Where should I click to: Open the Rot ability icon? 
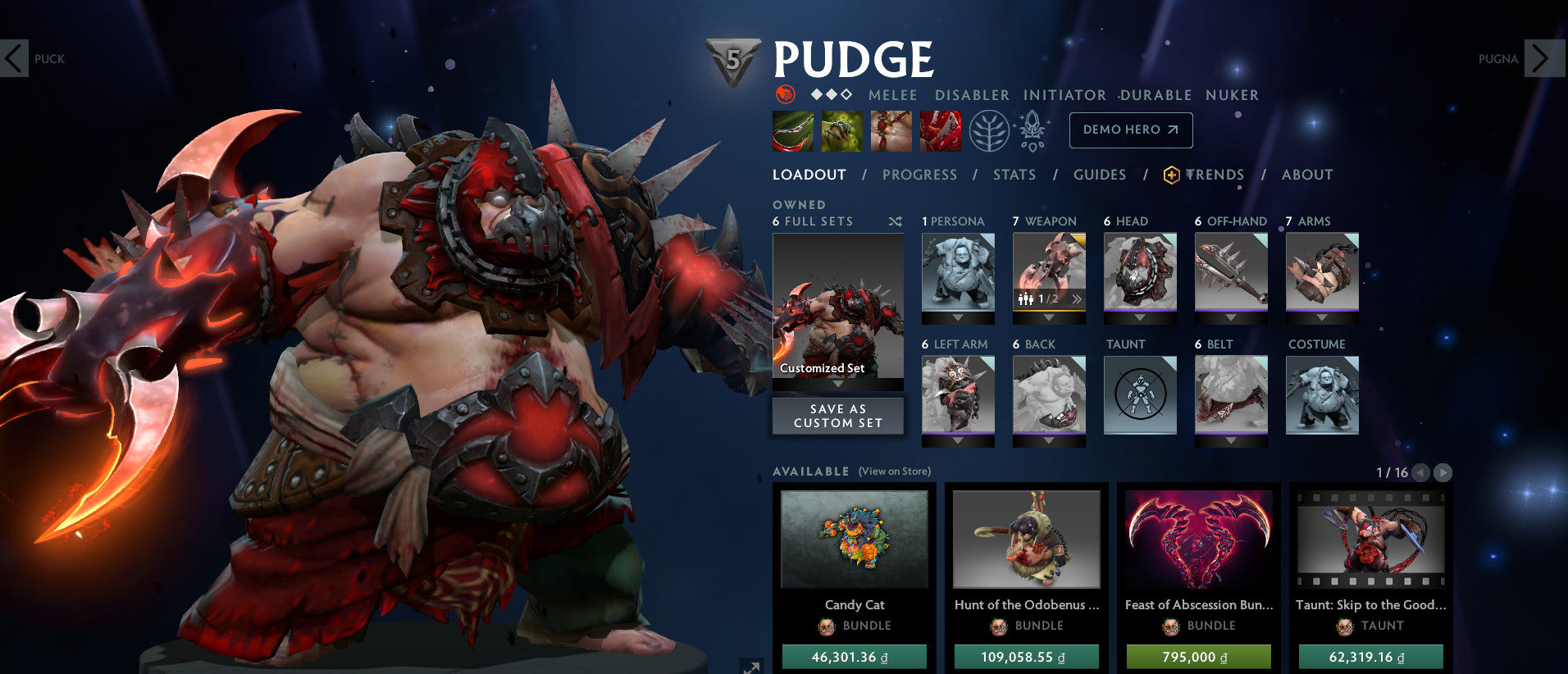(842, 131)
